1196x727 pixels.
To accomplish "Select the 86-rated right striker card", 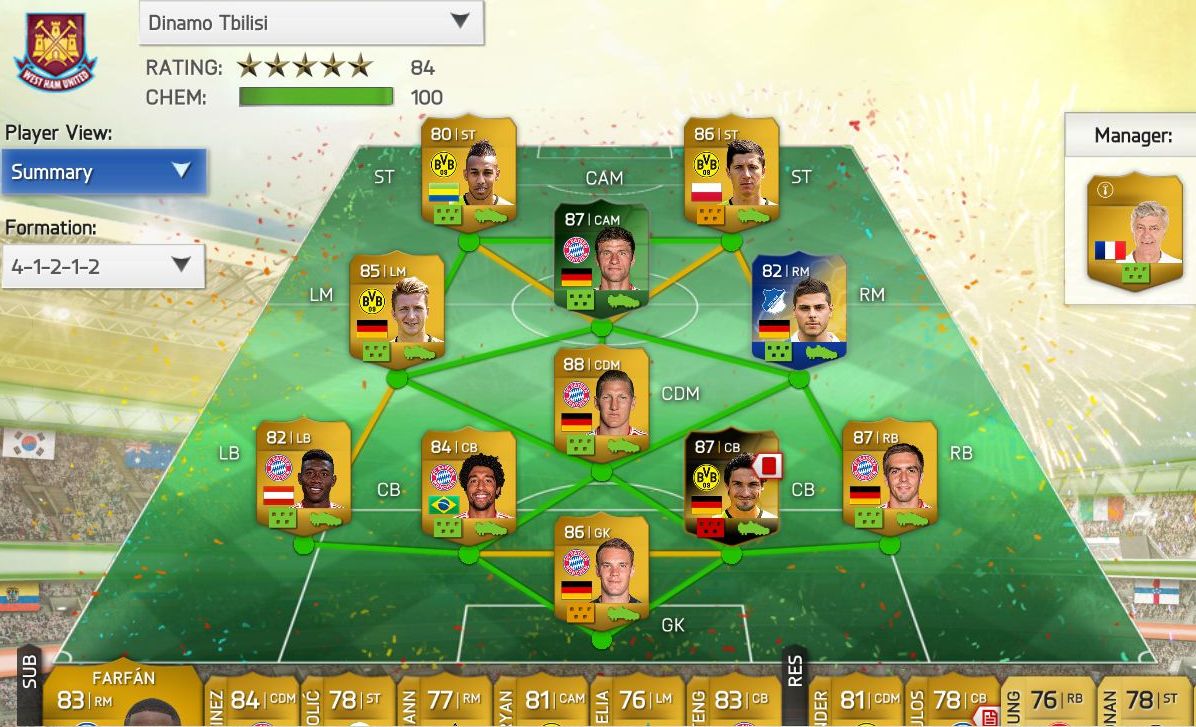I will coord(731,175).
